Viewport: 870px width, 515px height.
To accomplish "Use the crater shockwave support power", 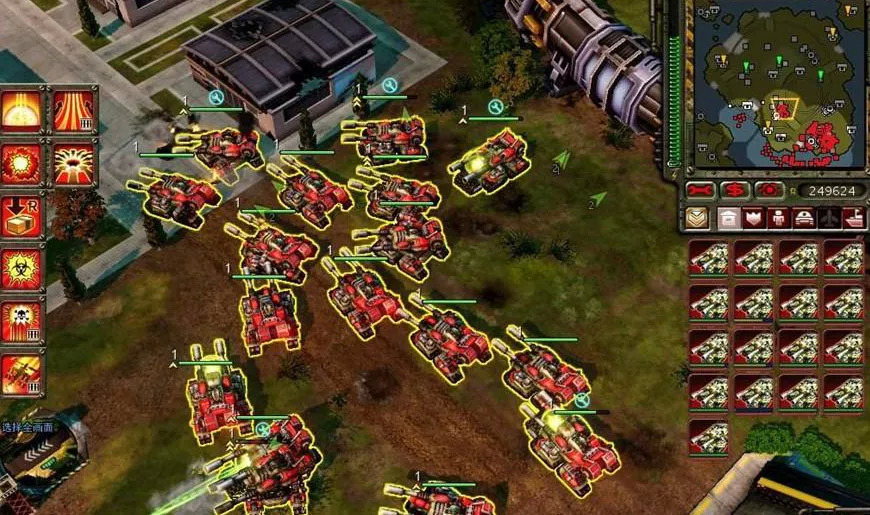I will (x=73, y=162).
